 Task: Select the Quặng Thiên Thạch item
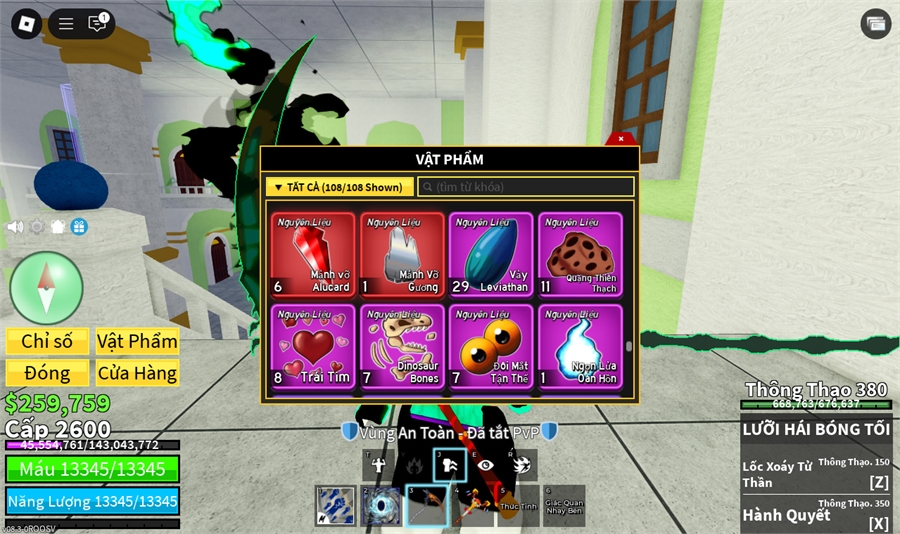coord(580,254)
